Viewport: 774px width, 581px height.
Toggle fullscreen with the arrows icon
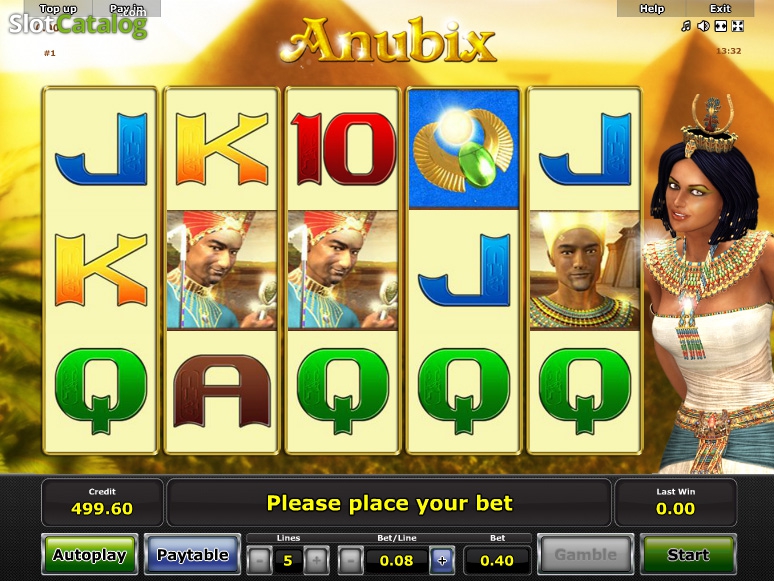click(738, 26)
